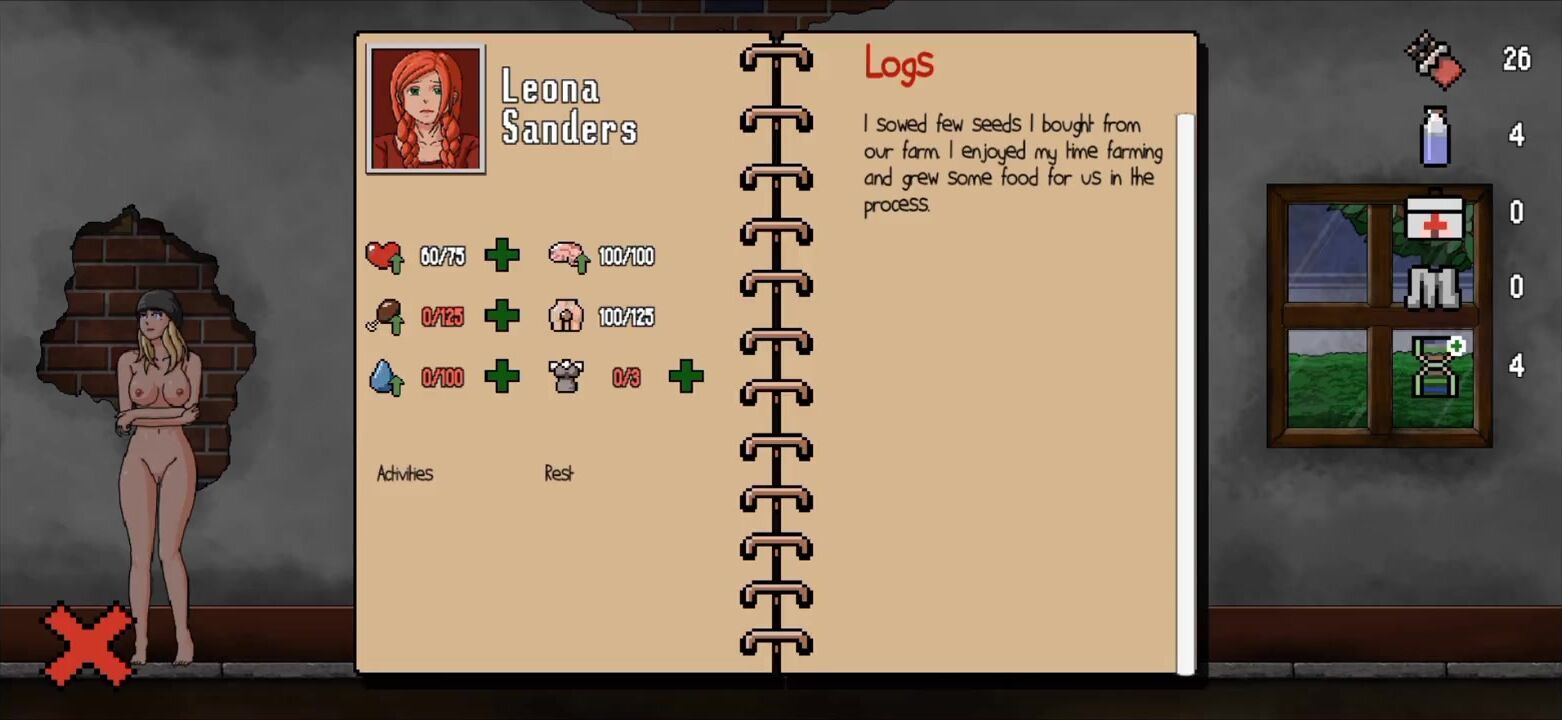1562x720 pixels.
Task: Add clothing with the armor plus button
Action: [686, 377]
